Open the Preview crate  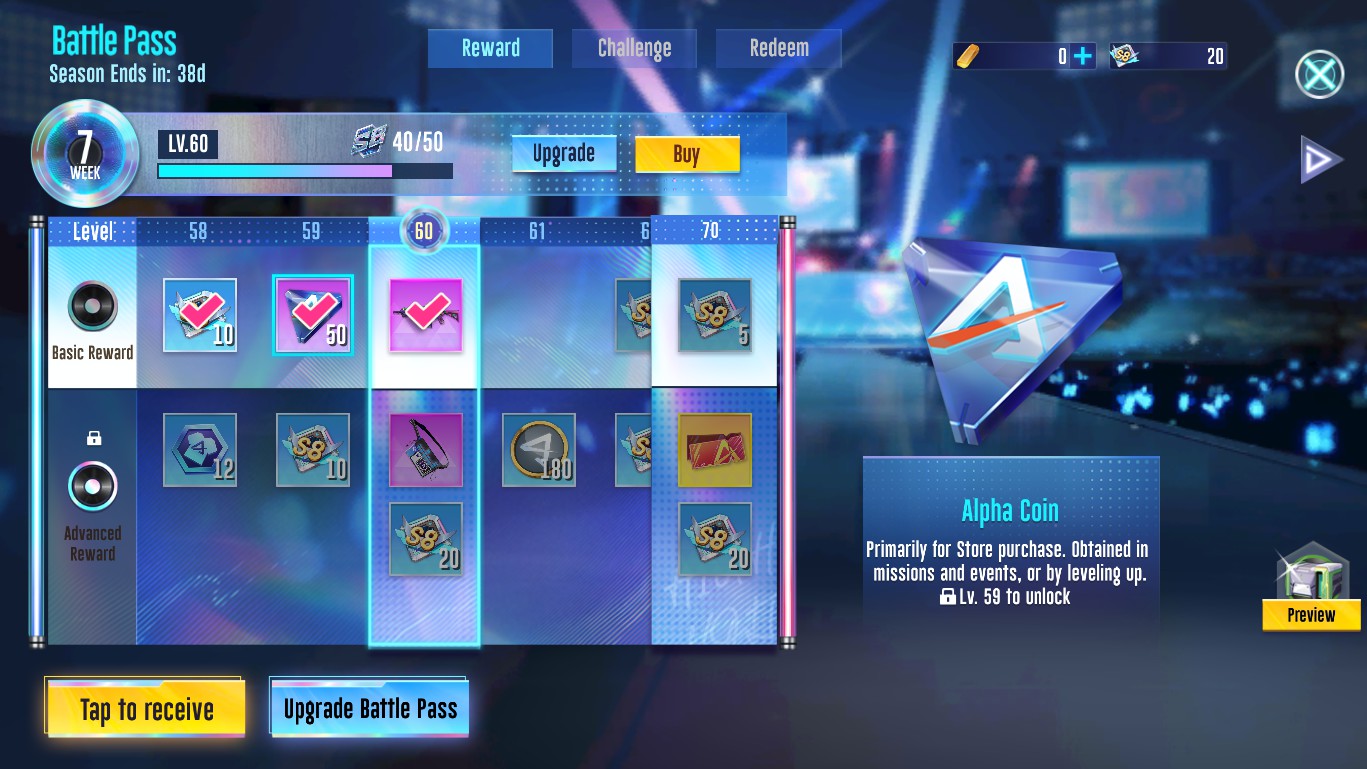tap(1311, 590)
